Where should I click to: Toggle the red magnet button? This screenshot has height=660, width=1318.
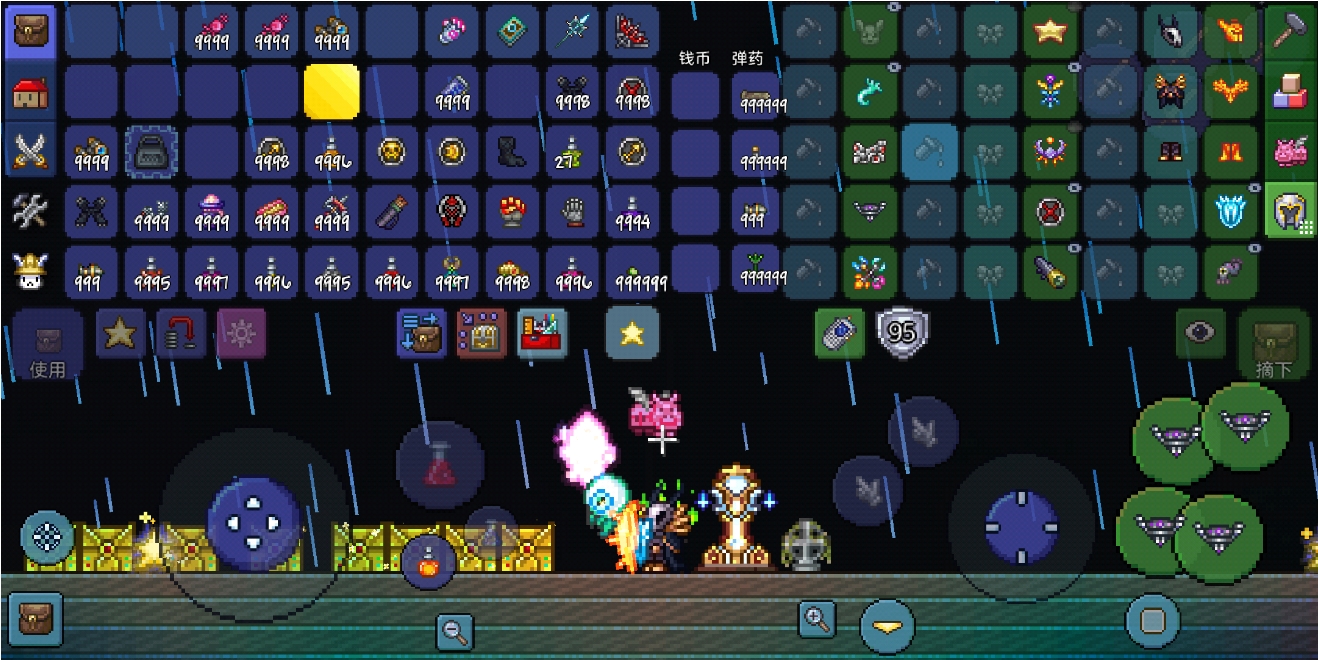pyautogui.click(x=181, y=333)
